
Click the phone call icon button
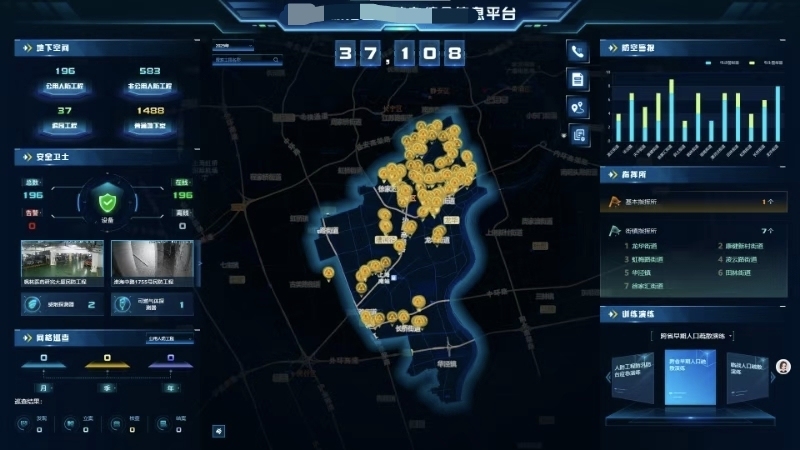coord(577,52)
